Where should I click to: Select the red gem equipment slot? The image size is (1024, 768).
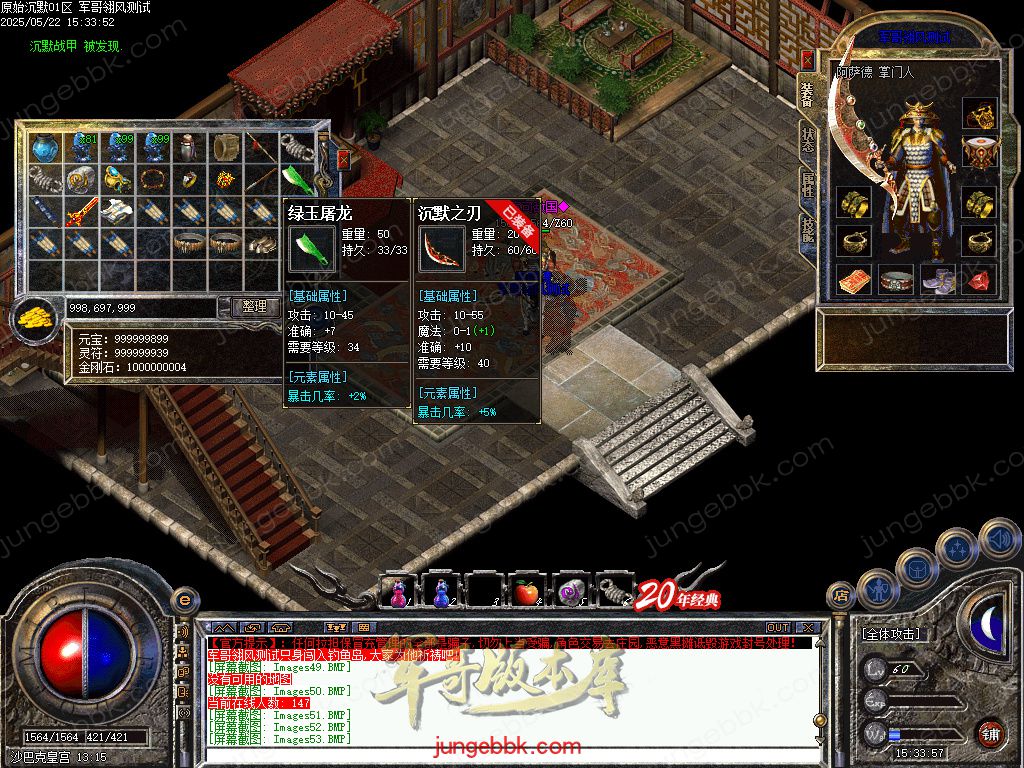[980, 281]
